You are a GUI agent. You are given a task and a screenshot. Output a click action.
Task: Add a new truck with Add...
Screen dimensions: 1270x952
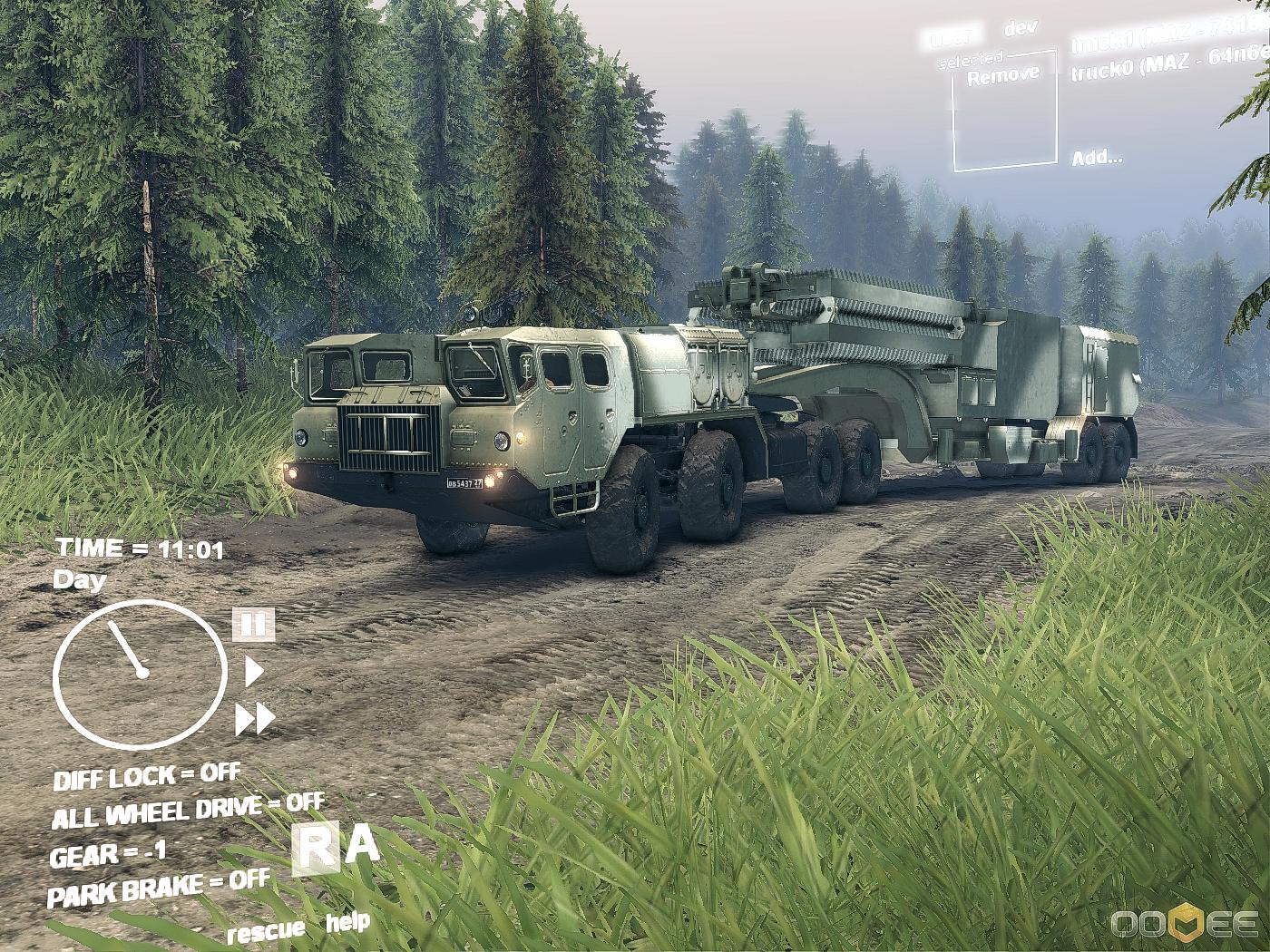tap(1097, 158)
